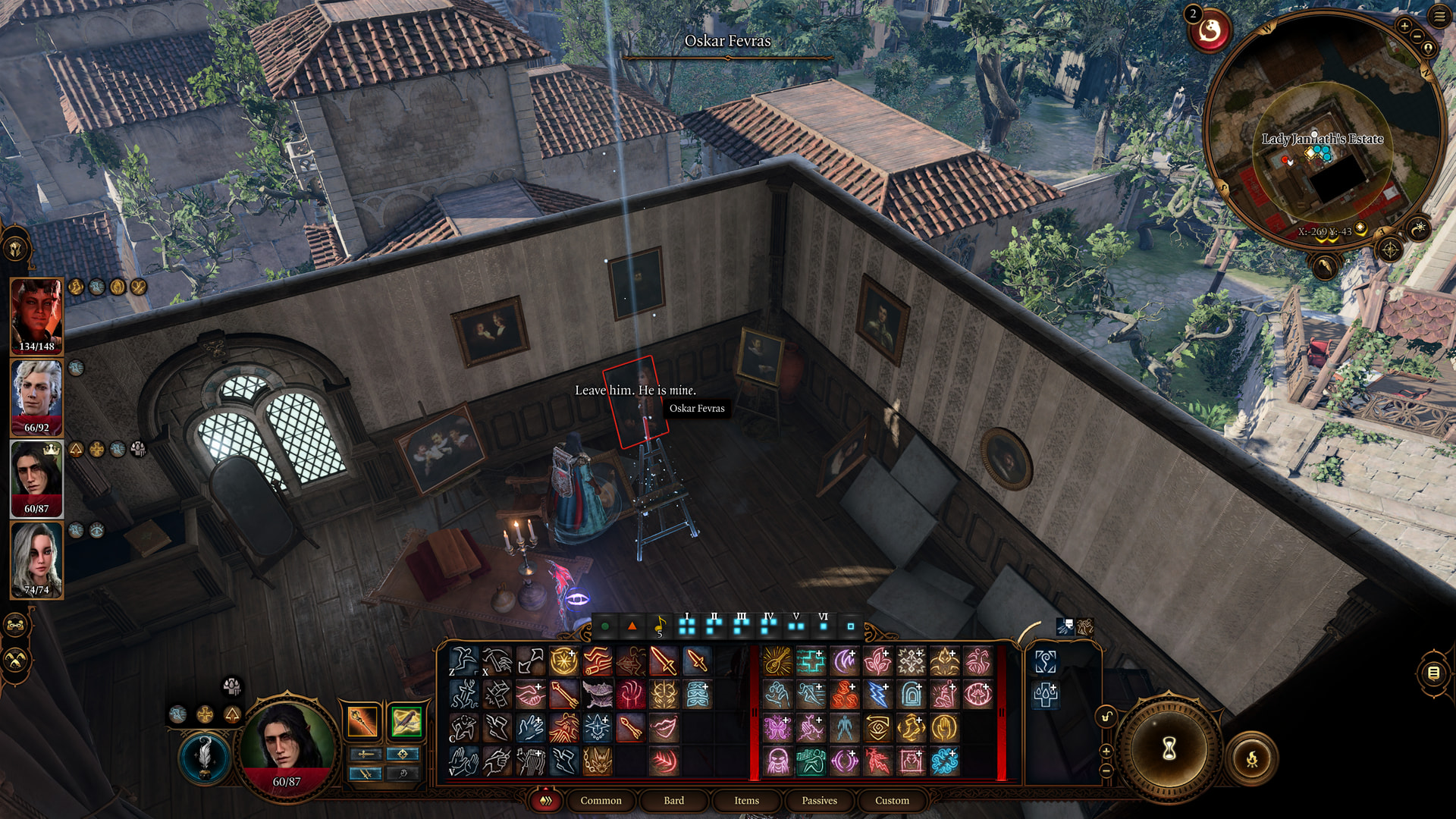Screen dimensions: 1456x819
Task: Select the white-haired elf party portrait
Action: pyautogui.click(x=36, y=397)
